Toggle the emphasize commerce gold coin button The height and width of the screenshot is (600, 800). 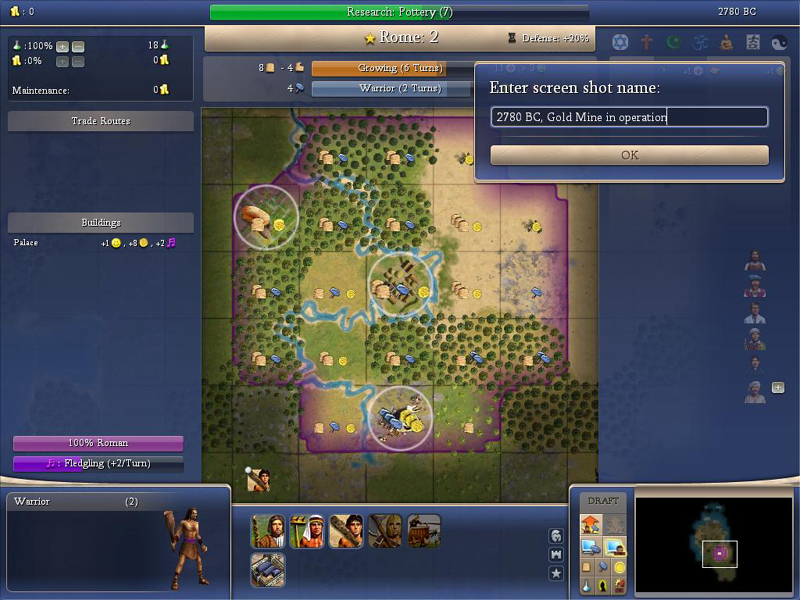(x=619, y=565)
